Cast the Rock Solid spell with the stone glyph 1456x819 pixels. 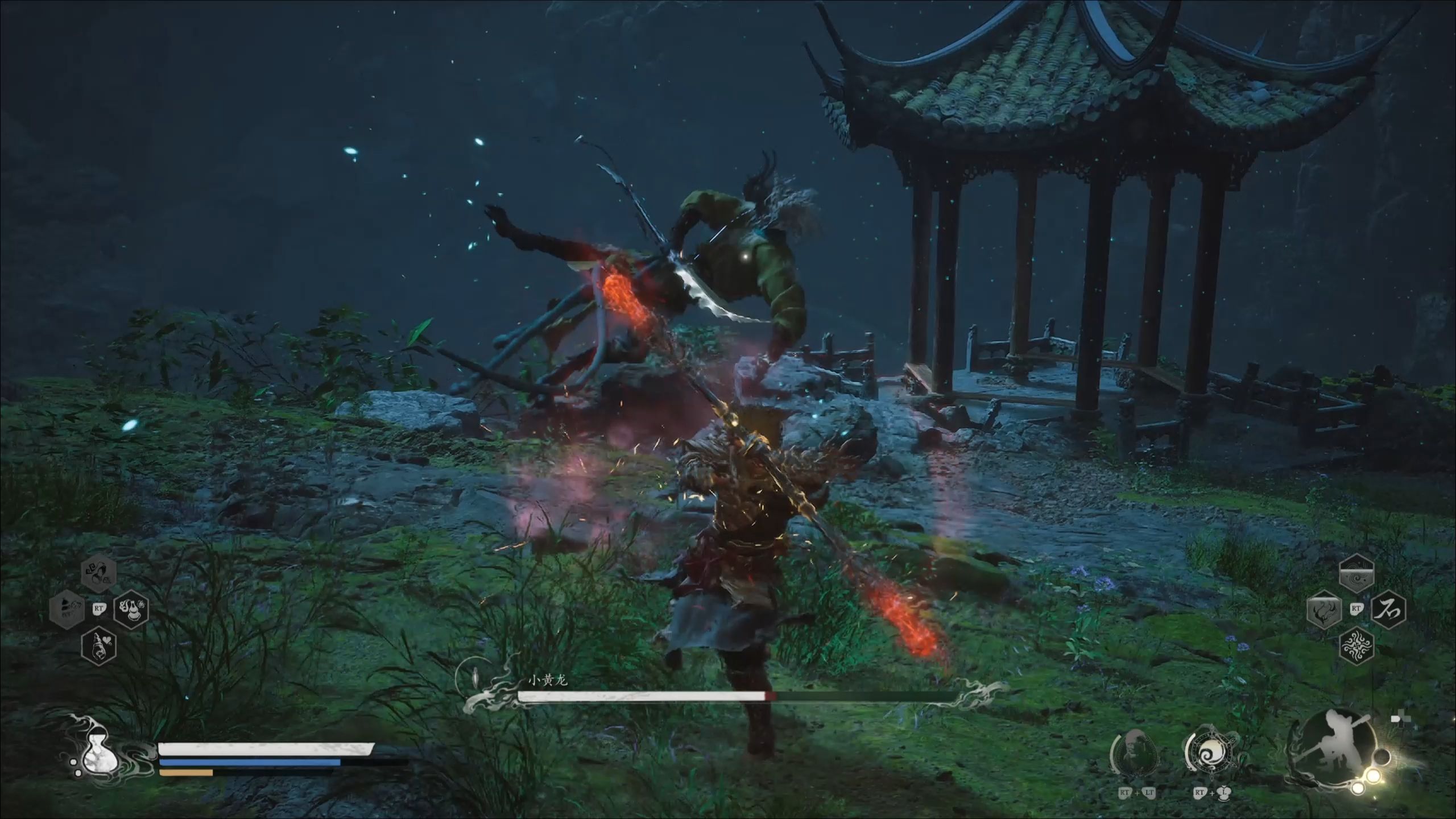click(x=1388, y=610)
